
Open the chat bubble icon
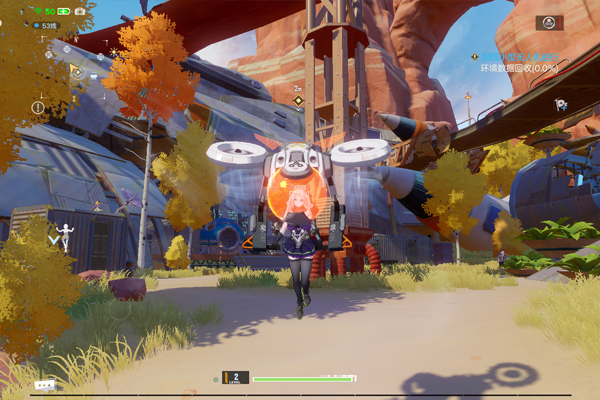click(44, 385)
